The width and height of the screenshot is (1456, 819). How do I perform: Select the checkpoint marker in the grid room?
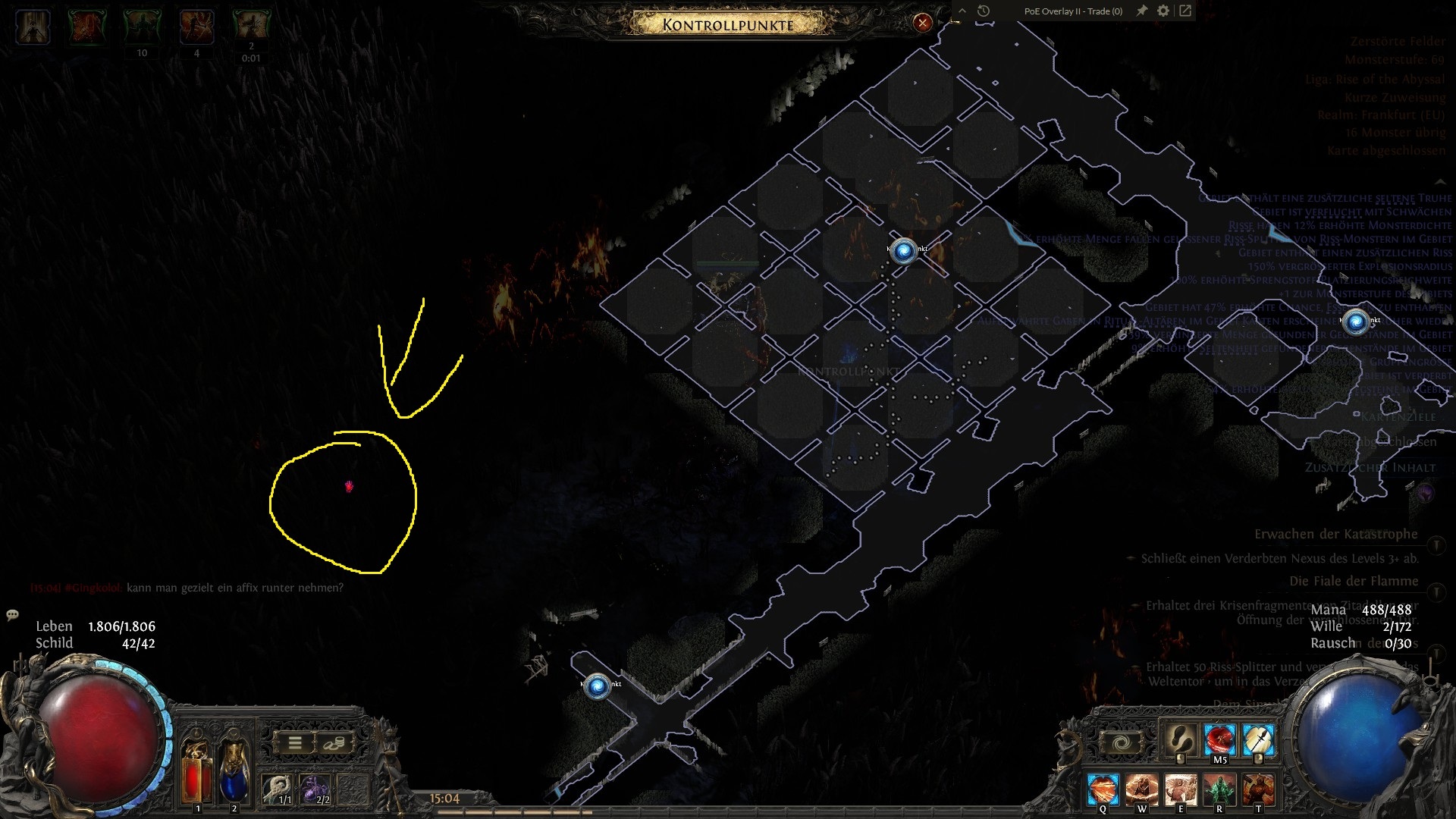tap(903, 250)
